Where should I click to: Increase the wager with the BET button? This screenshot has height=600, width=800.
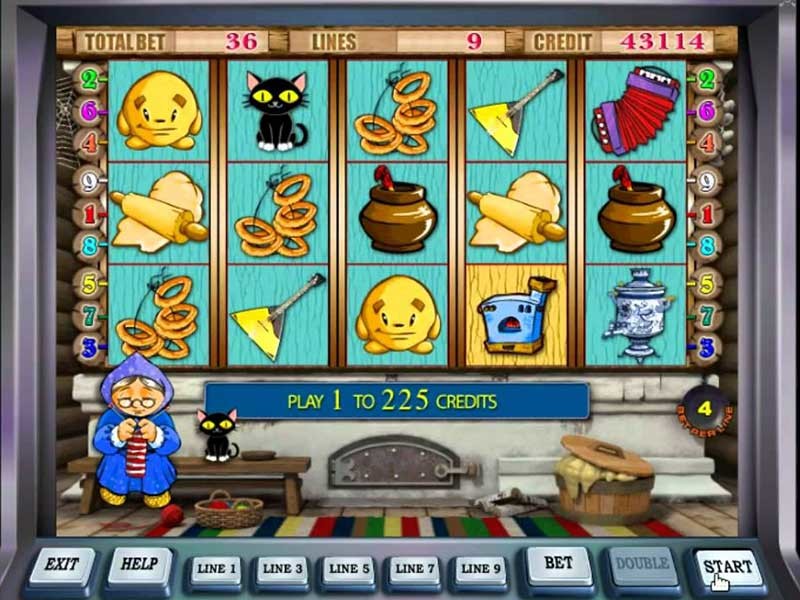[x=558, y=566]
